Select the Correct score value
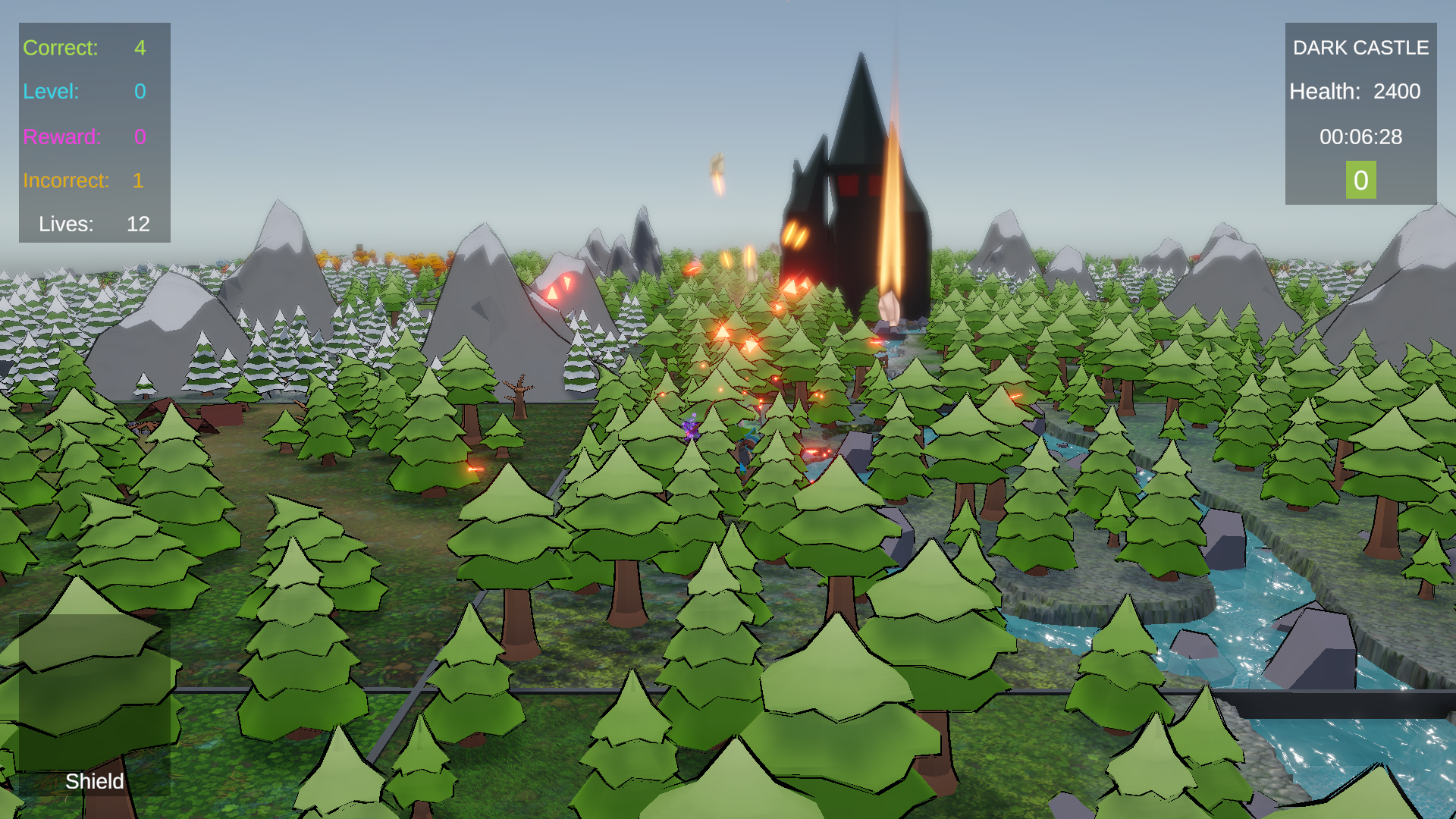Image resolution: width=1456 pixels, height=819 pixels. (x=139, y=48)
